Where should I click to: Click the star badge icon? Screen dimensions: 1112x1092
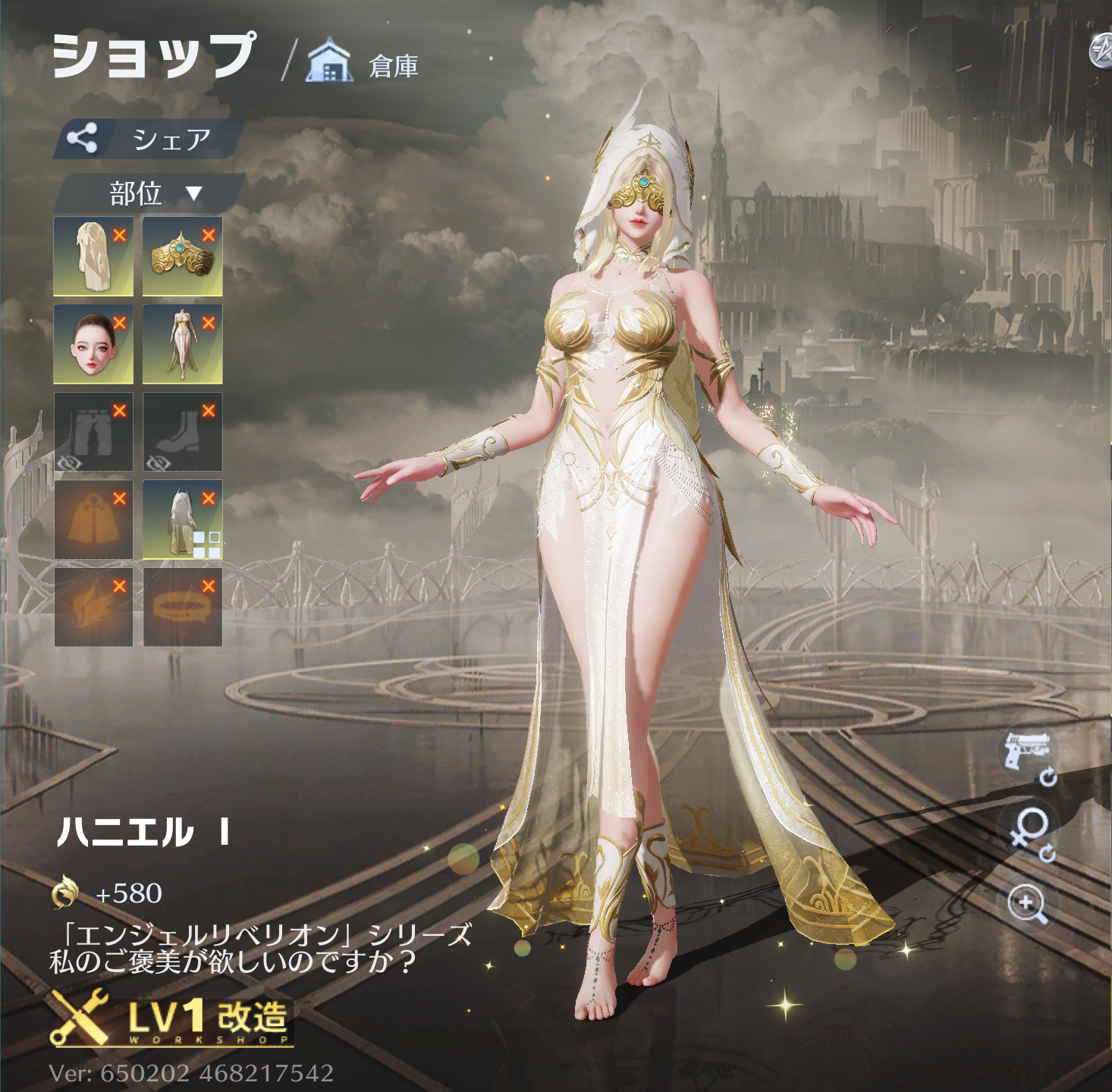coord(1101,53)
